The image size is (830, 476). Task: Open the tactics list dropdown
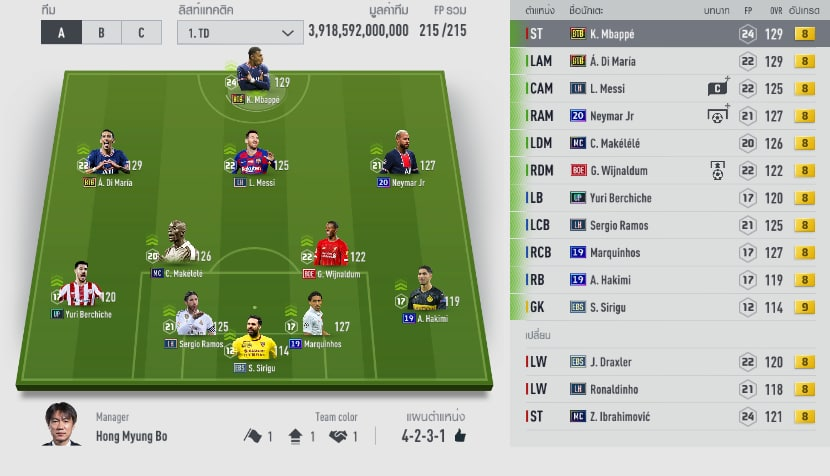point(240,32)
